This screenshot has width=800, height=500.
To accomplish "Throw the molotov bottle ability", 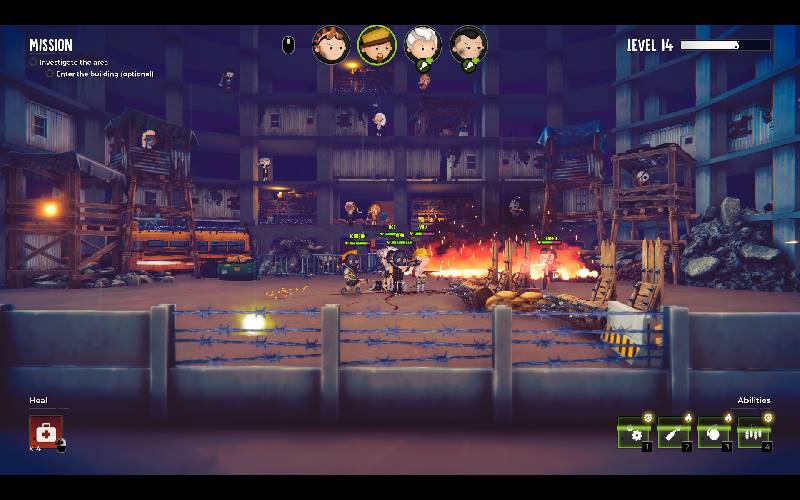I will coord(673,433).
